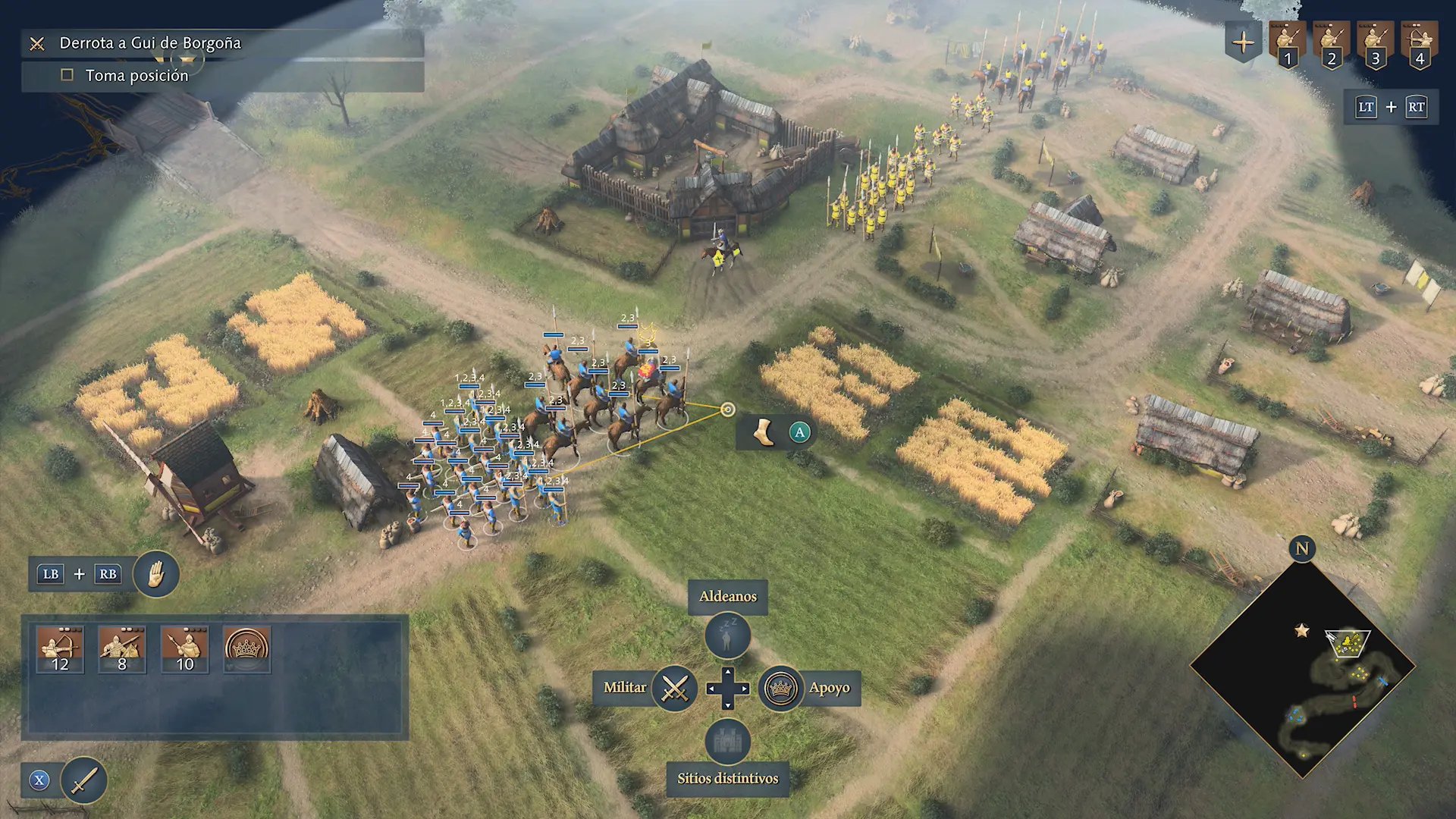1456x819 pixels.
Task: Click the boot move-order marker
Action: tap(764, 432)
